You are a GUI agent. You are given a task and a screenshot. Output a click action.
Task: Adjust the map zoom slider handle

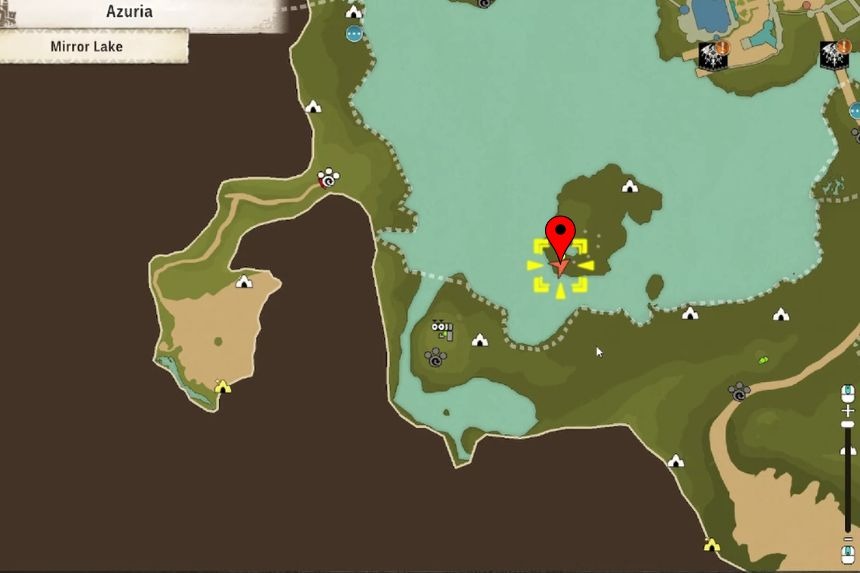848,425
